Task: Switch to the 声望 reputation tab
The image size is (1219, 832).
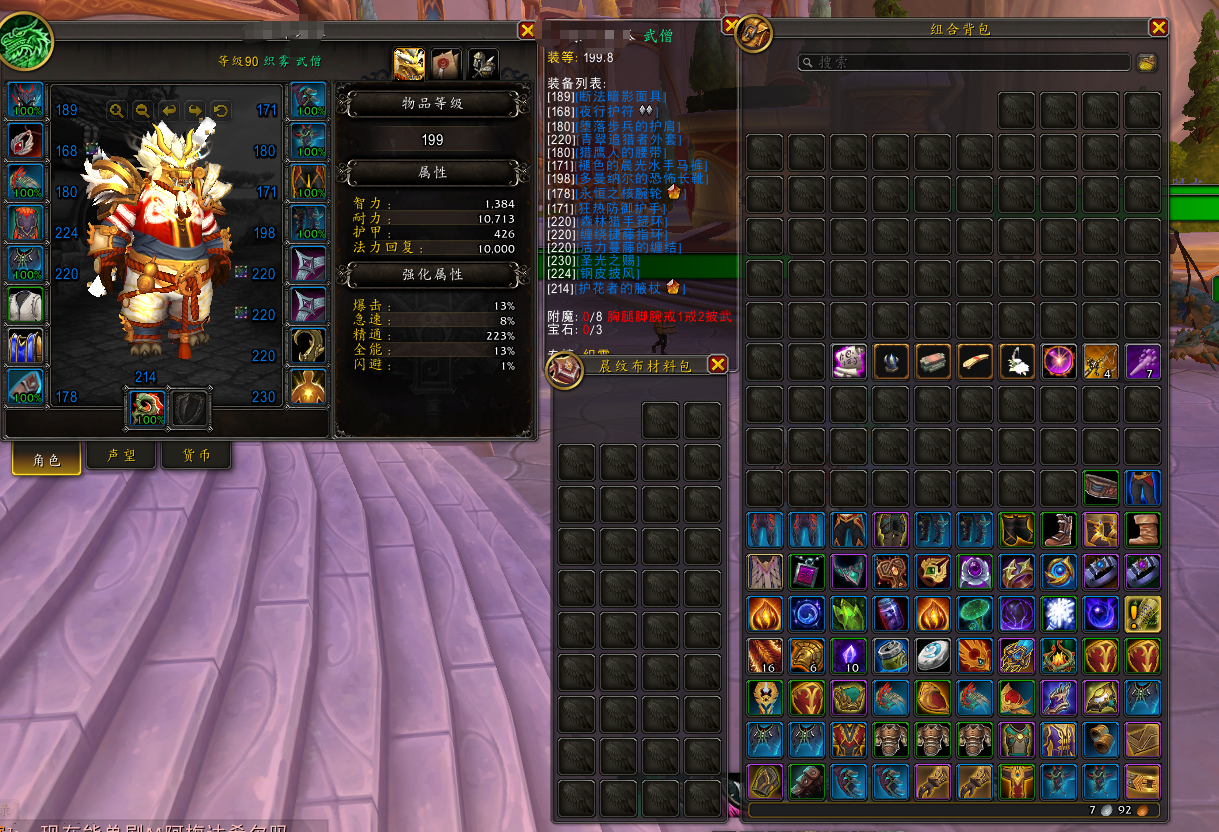Action: pyautogui.click(x=122, y=456)
